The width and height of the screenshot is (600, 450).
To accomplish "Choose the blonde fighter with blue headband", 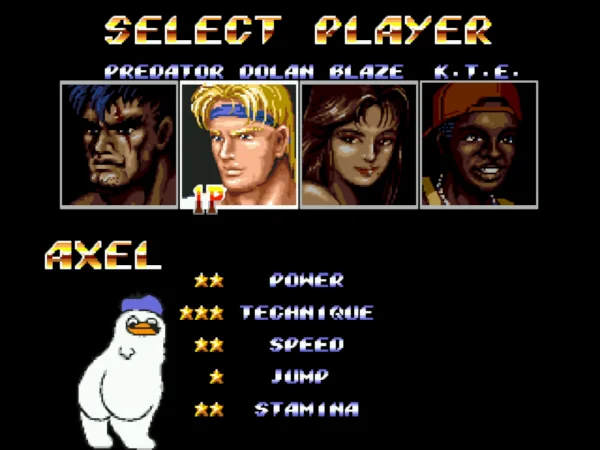I will click(x=239, y=144).
